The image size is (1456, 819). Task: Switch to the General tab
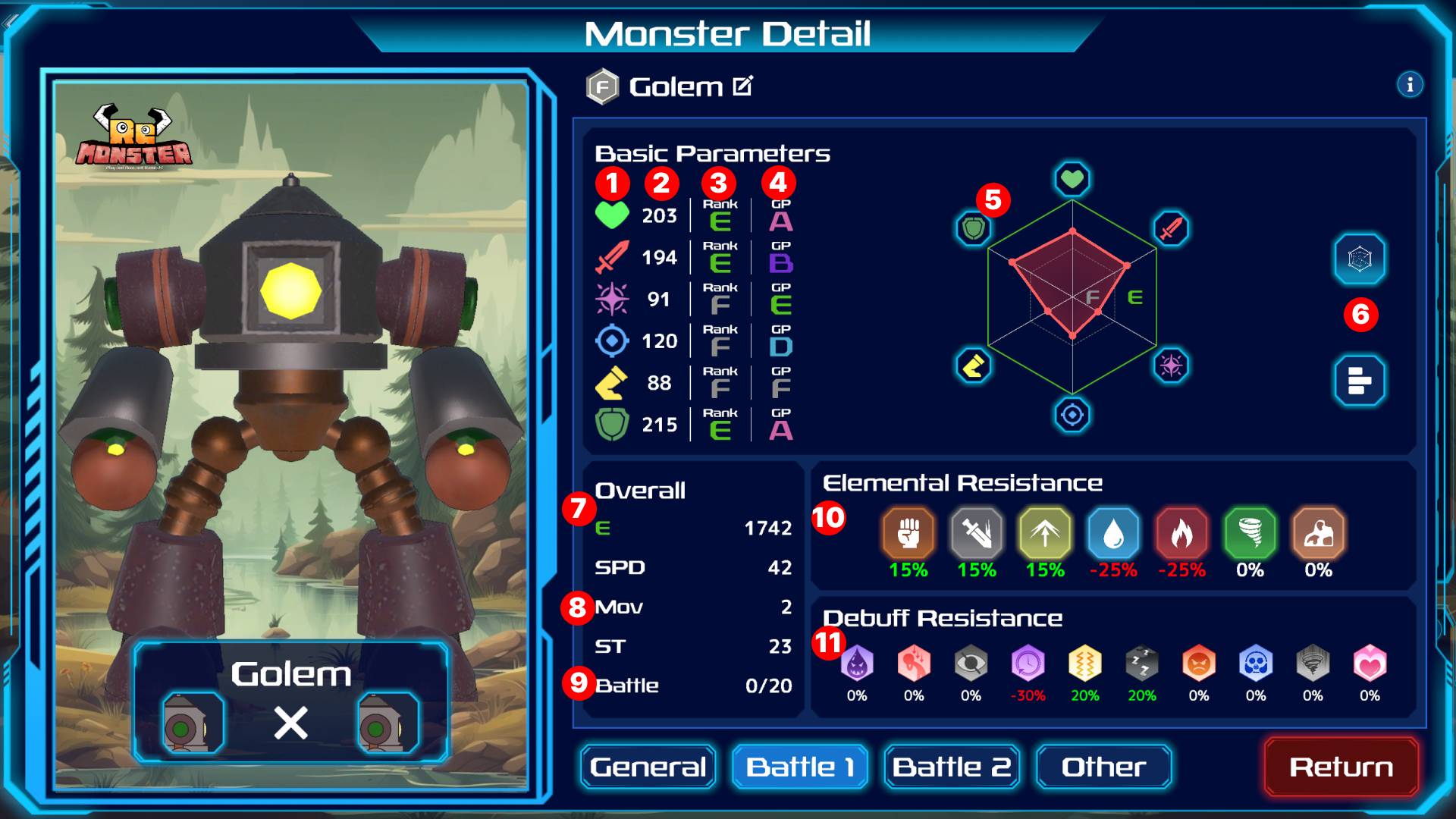(x=648, y=767)
